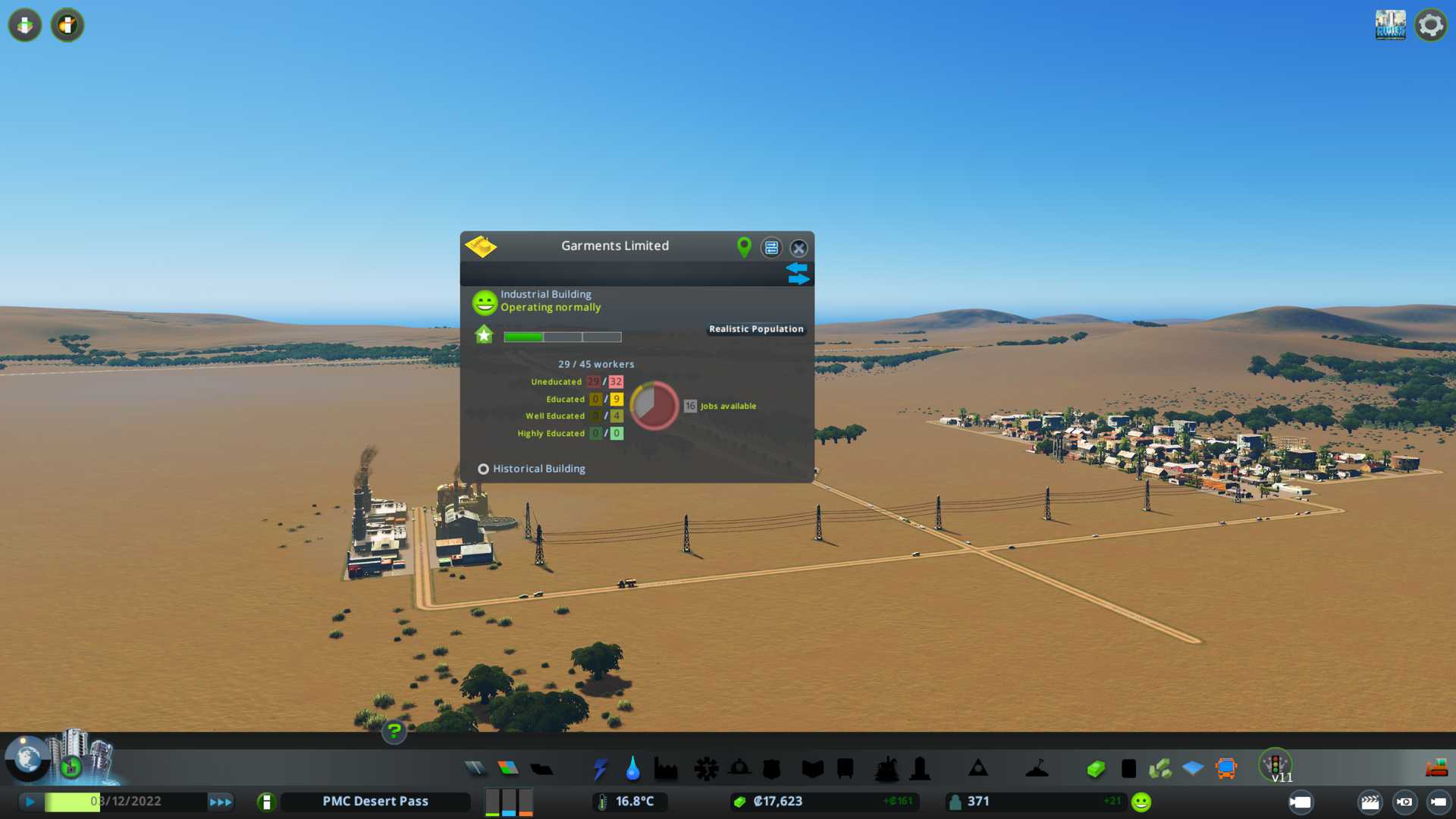1456x819 pixels.
Task: Open the Electricity build menu
Action: click(600, 769)
